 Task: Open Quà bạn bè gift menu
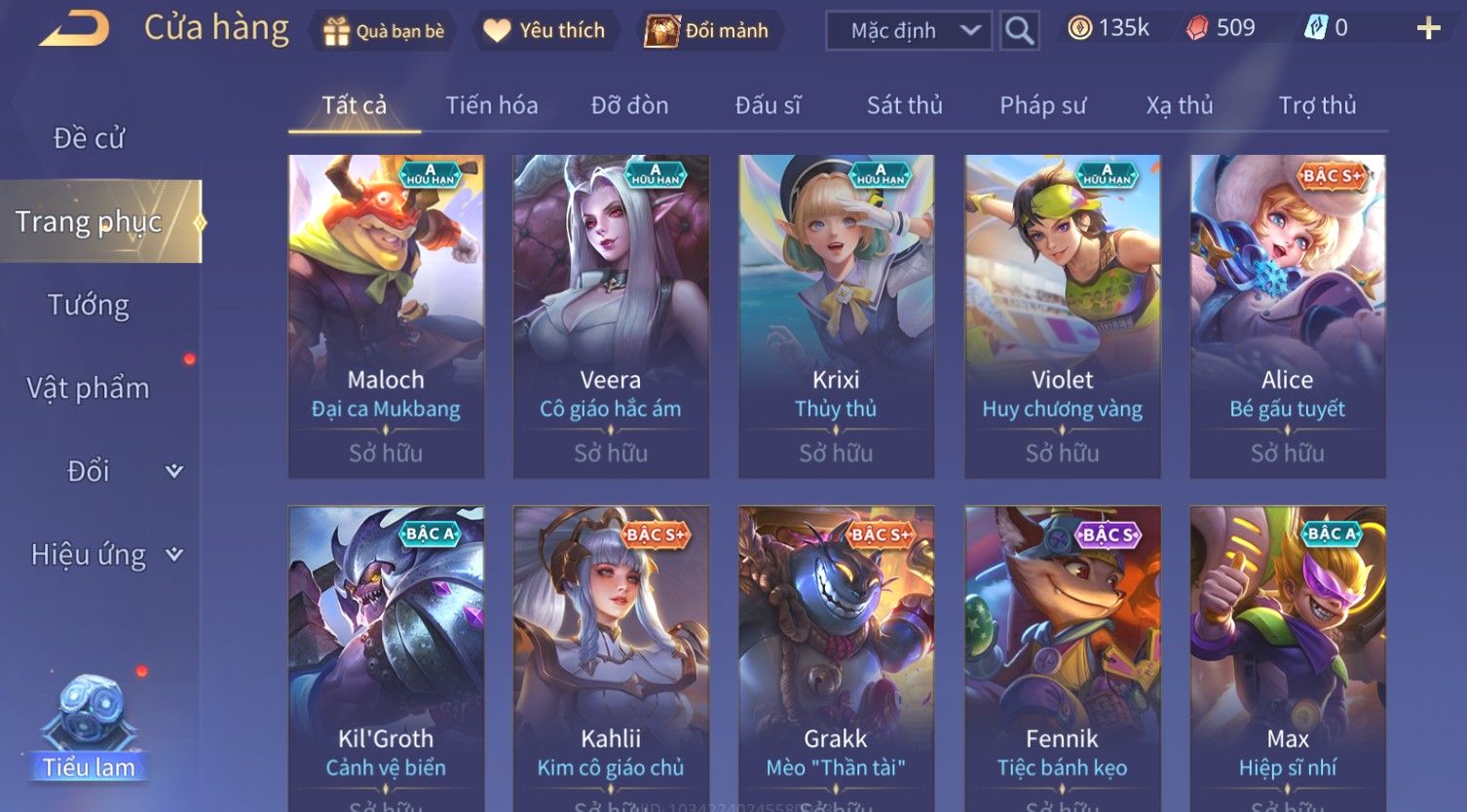tap(384, 31)
